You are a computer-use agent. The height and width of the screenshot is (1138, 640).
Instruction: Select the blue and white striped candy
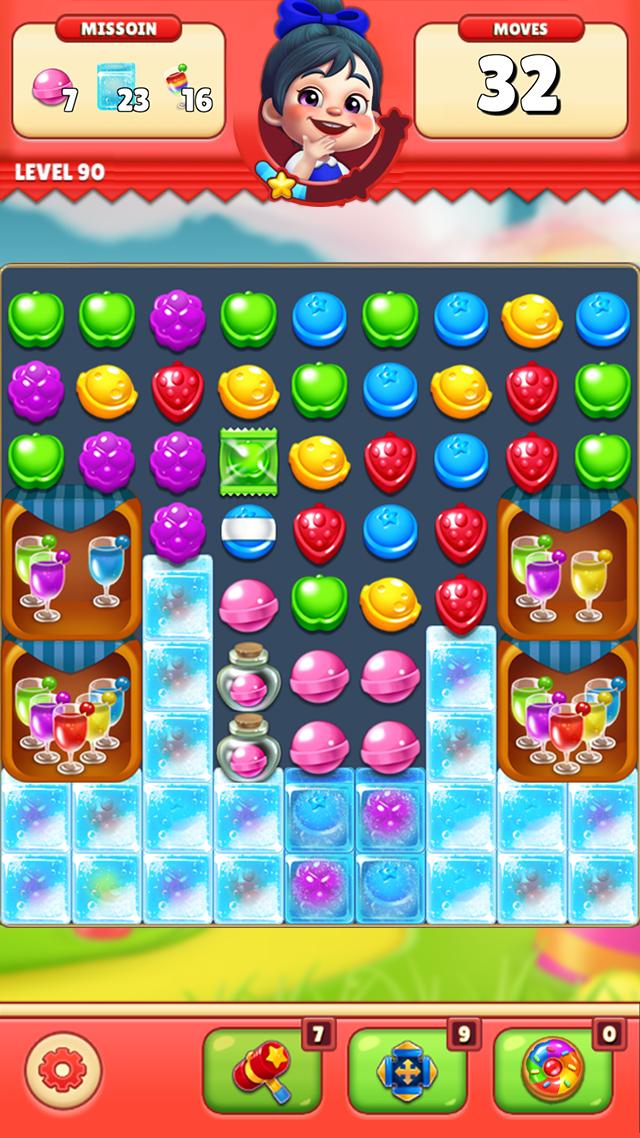click(x=247, y=532)
